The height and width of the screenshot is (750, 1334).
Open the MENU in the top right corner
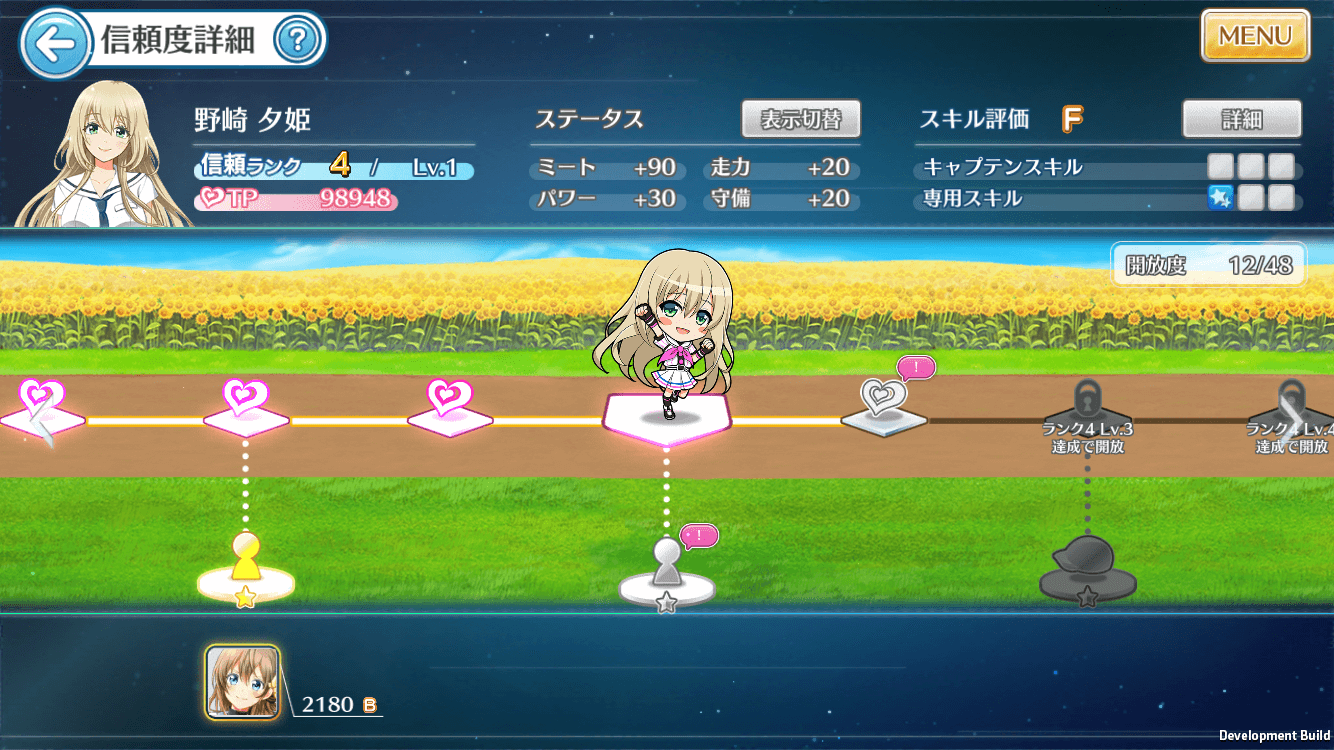click(1255, 36)
